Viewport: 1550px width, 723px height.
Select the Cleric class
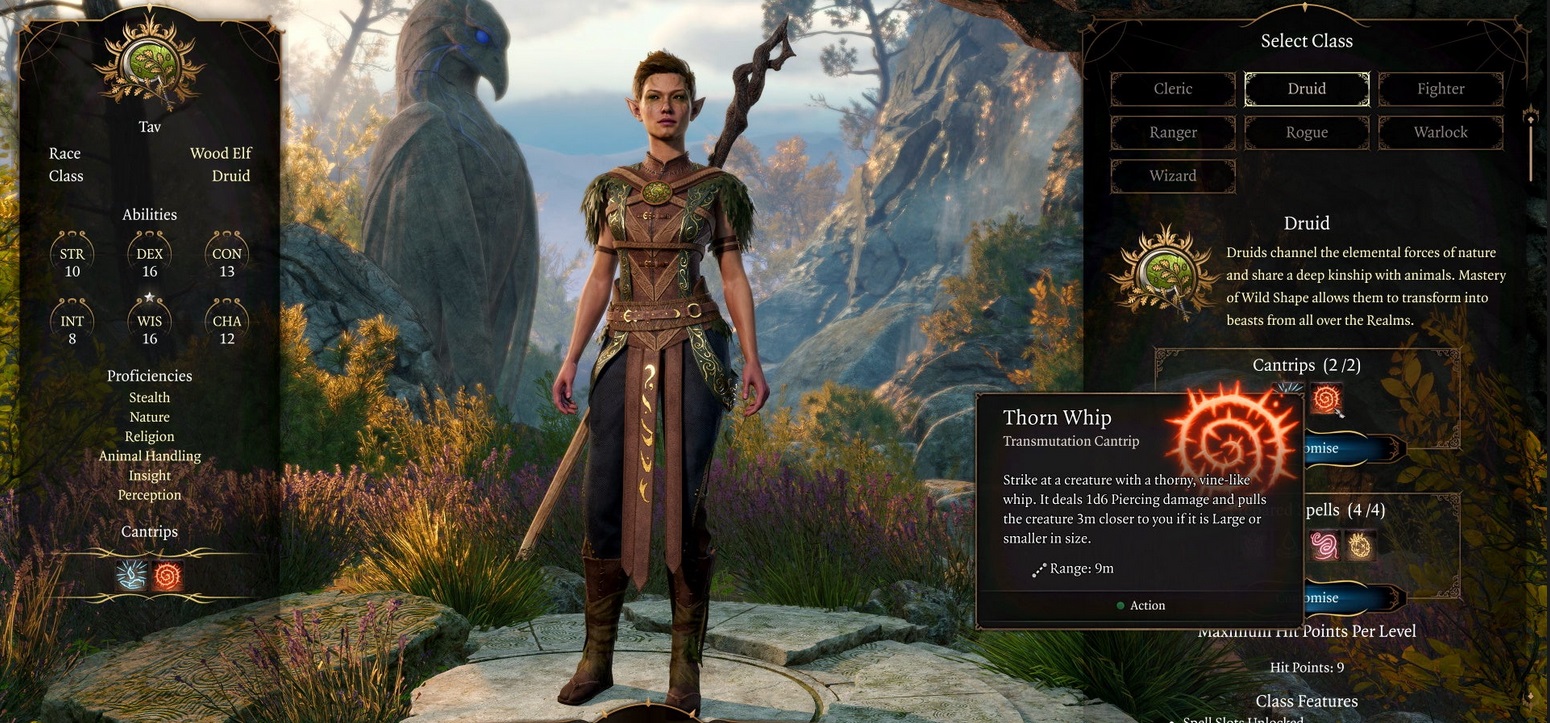point(1173,89)
